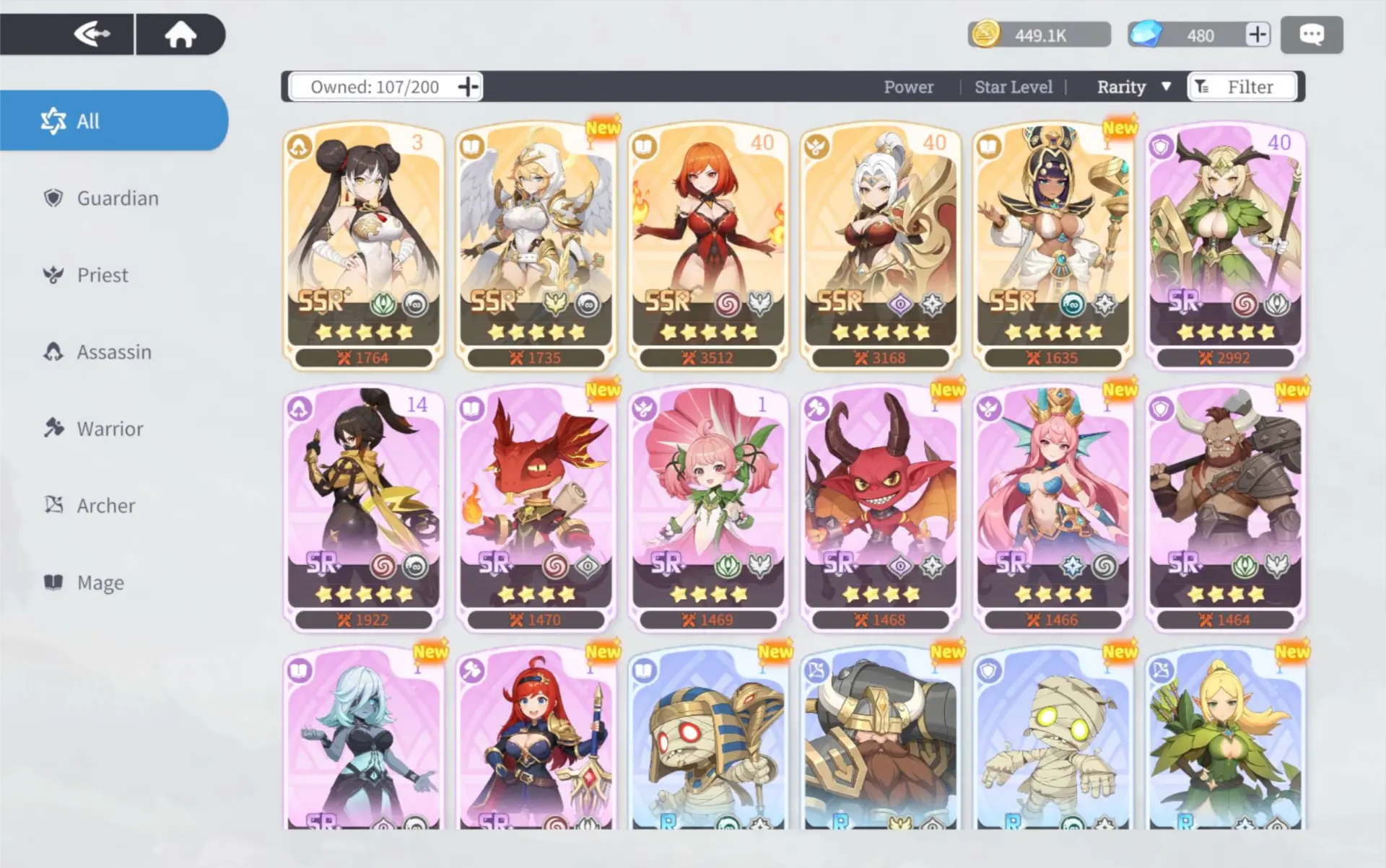Add more blue diamonds with plus button
Screen dimensions: 1386x868
1257,35
